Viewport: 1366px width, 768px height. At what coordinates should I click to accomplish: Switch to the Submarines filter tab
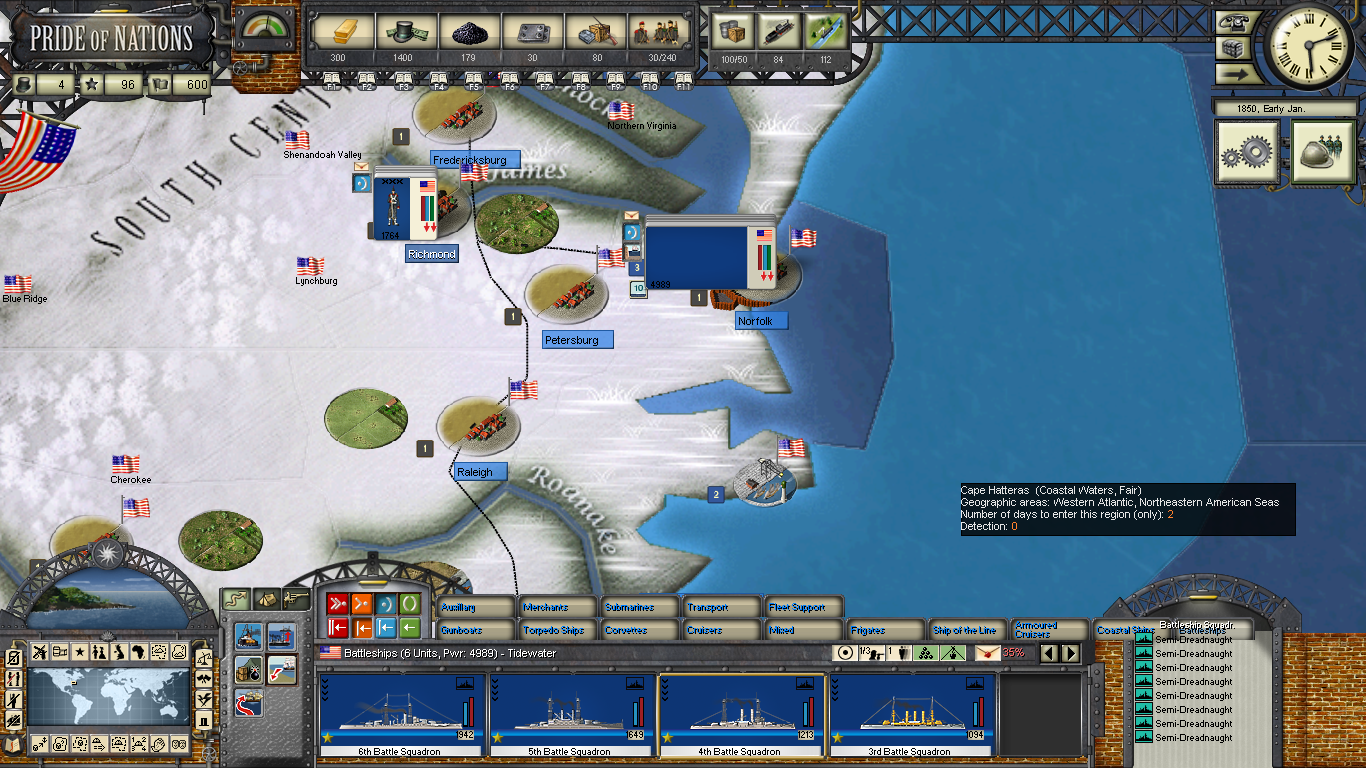(640, 607)
